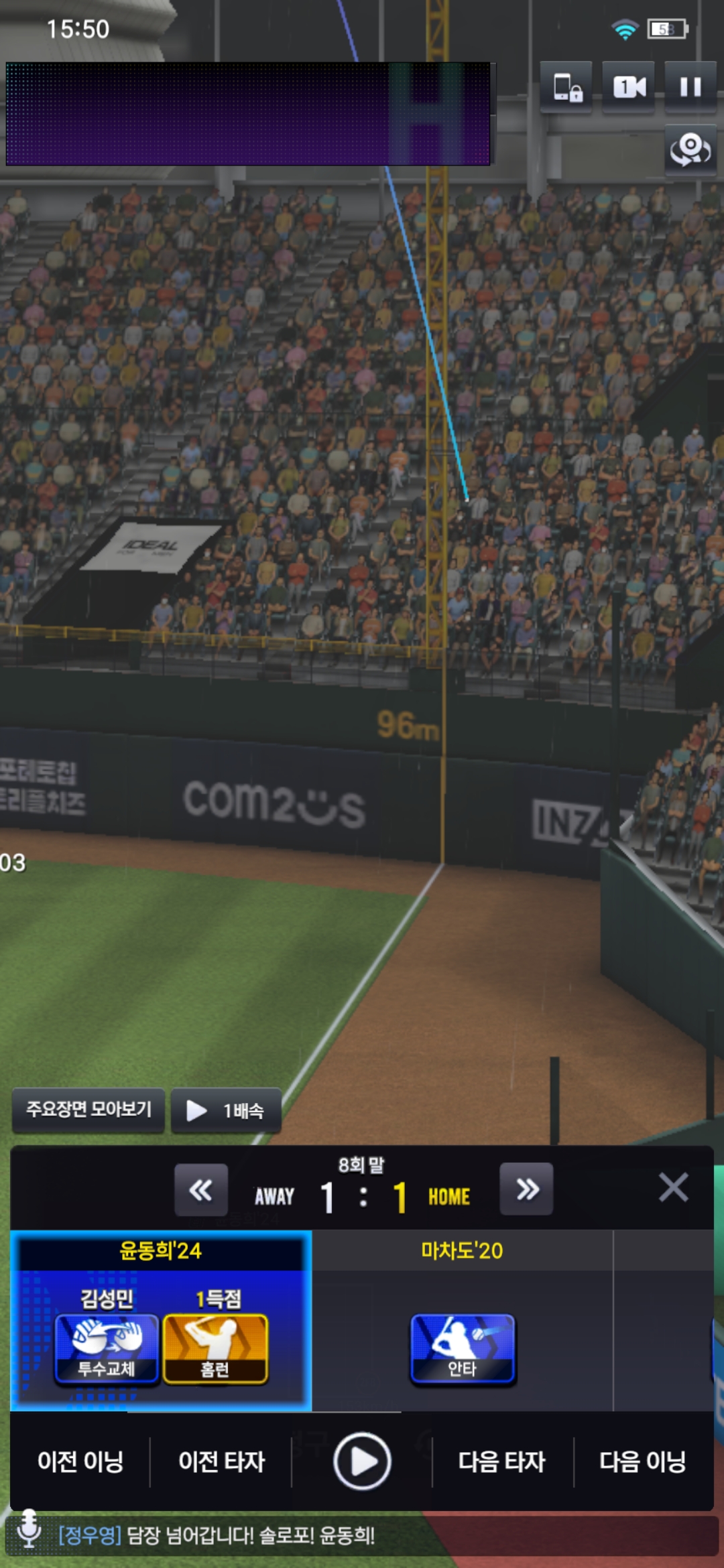
Task: Pause the replay with the pause button
Action: 690,87
